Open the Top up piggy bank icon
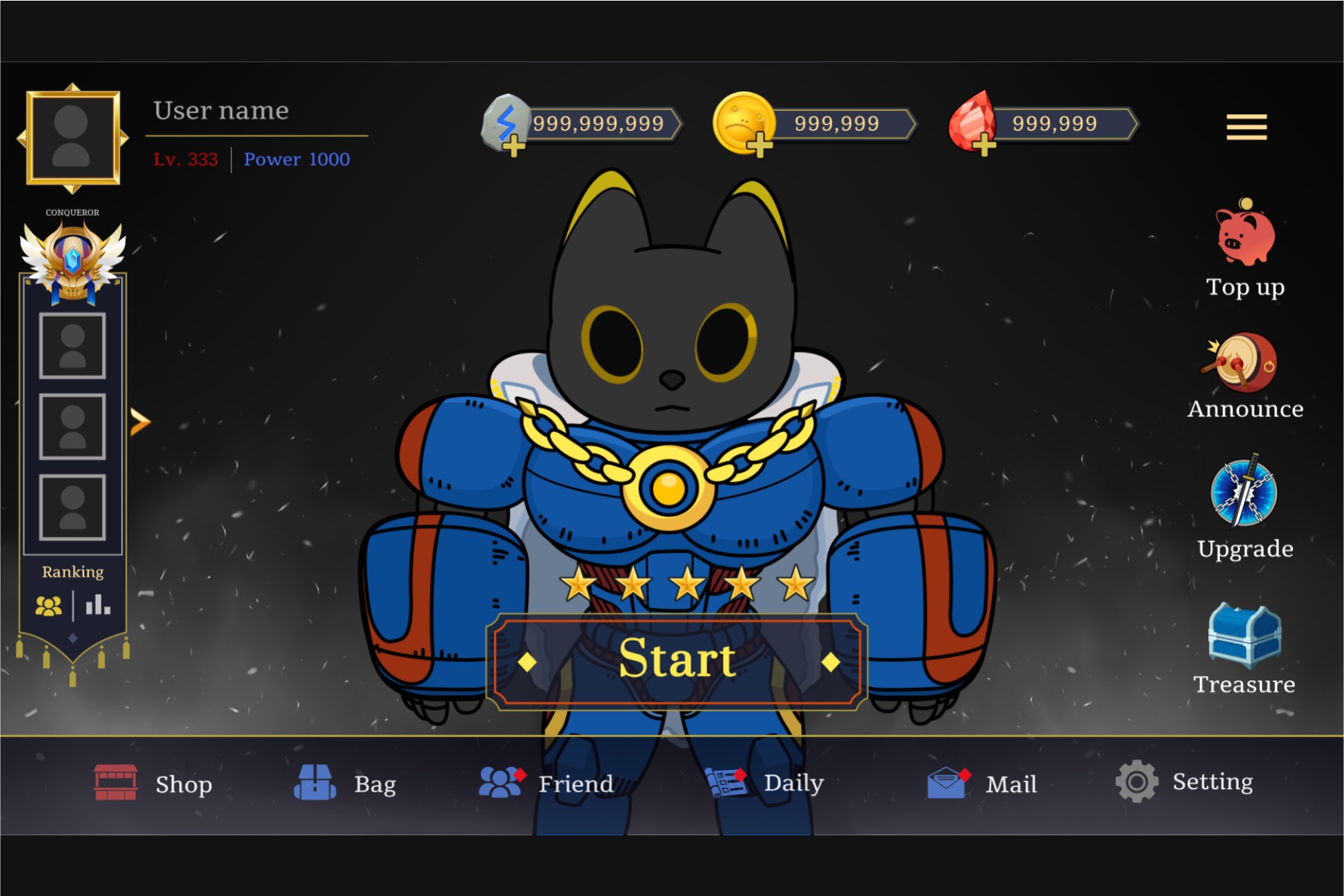 tap(1246, 238)
